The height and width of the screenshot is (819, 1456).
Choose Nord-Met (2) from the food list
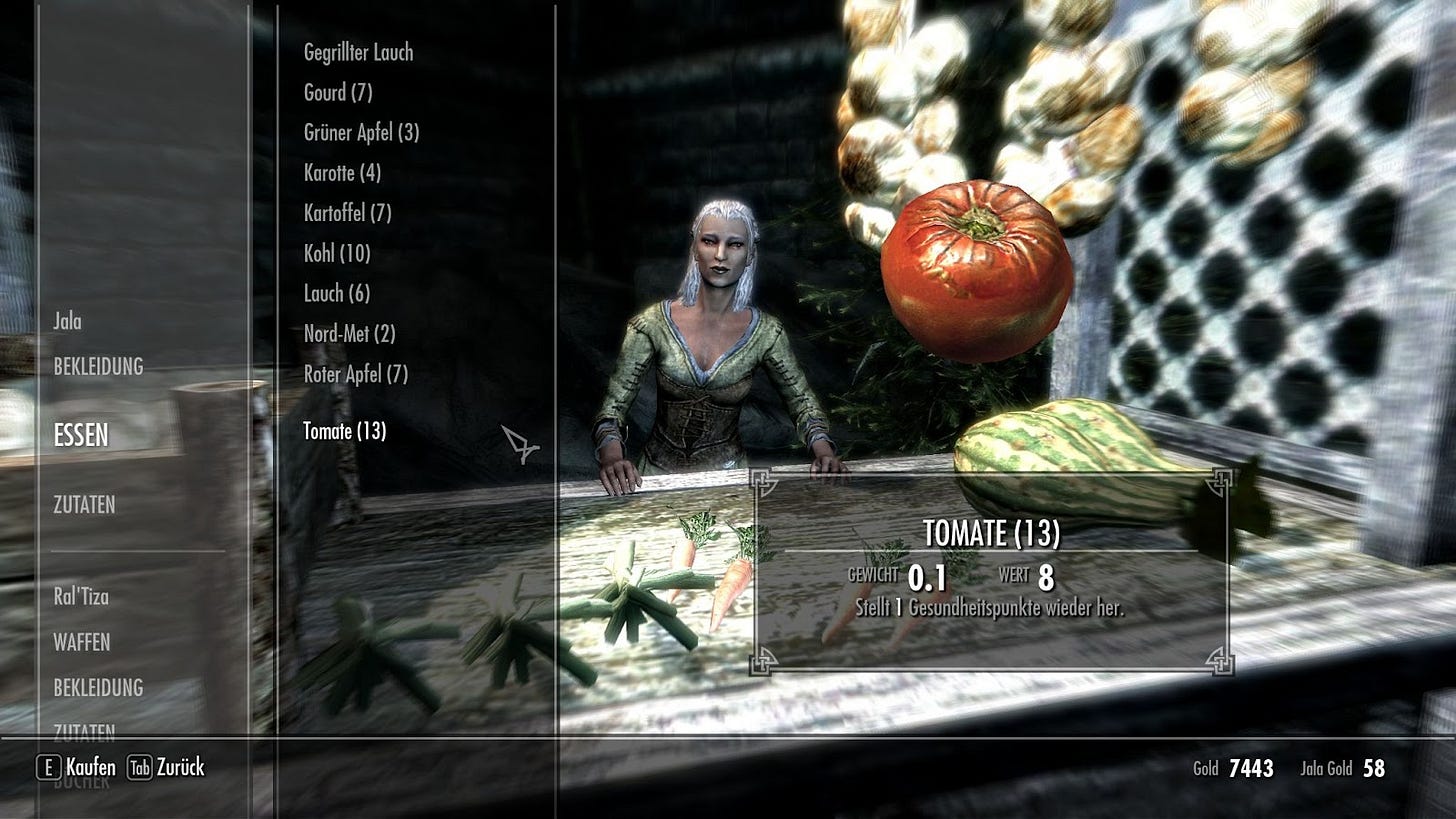point(349,334)
